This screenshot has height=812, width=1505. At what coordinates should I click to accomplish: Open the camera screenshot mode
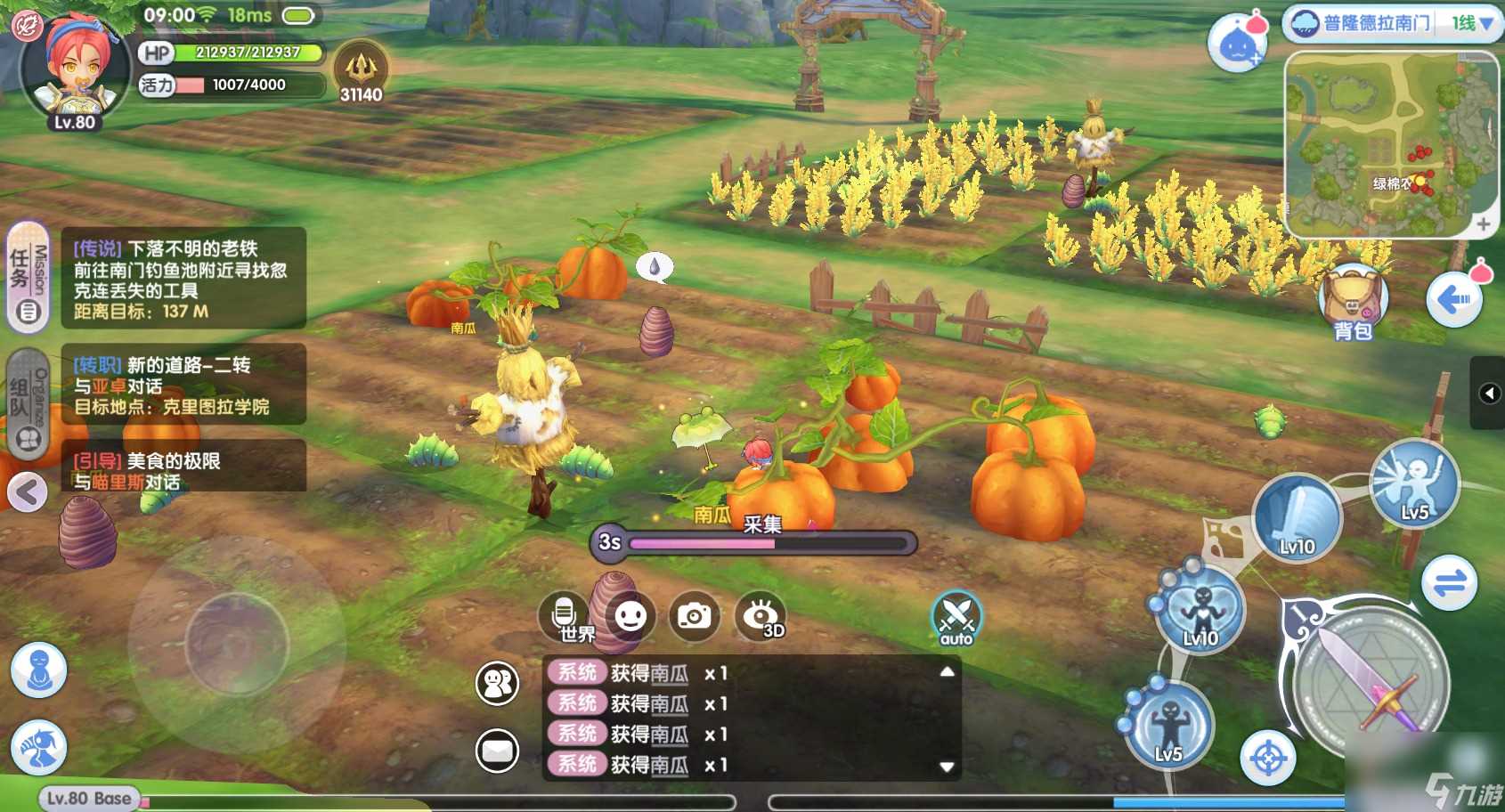[x=695, y=616]
